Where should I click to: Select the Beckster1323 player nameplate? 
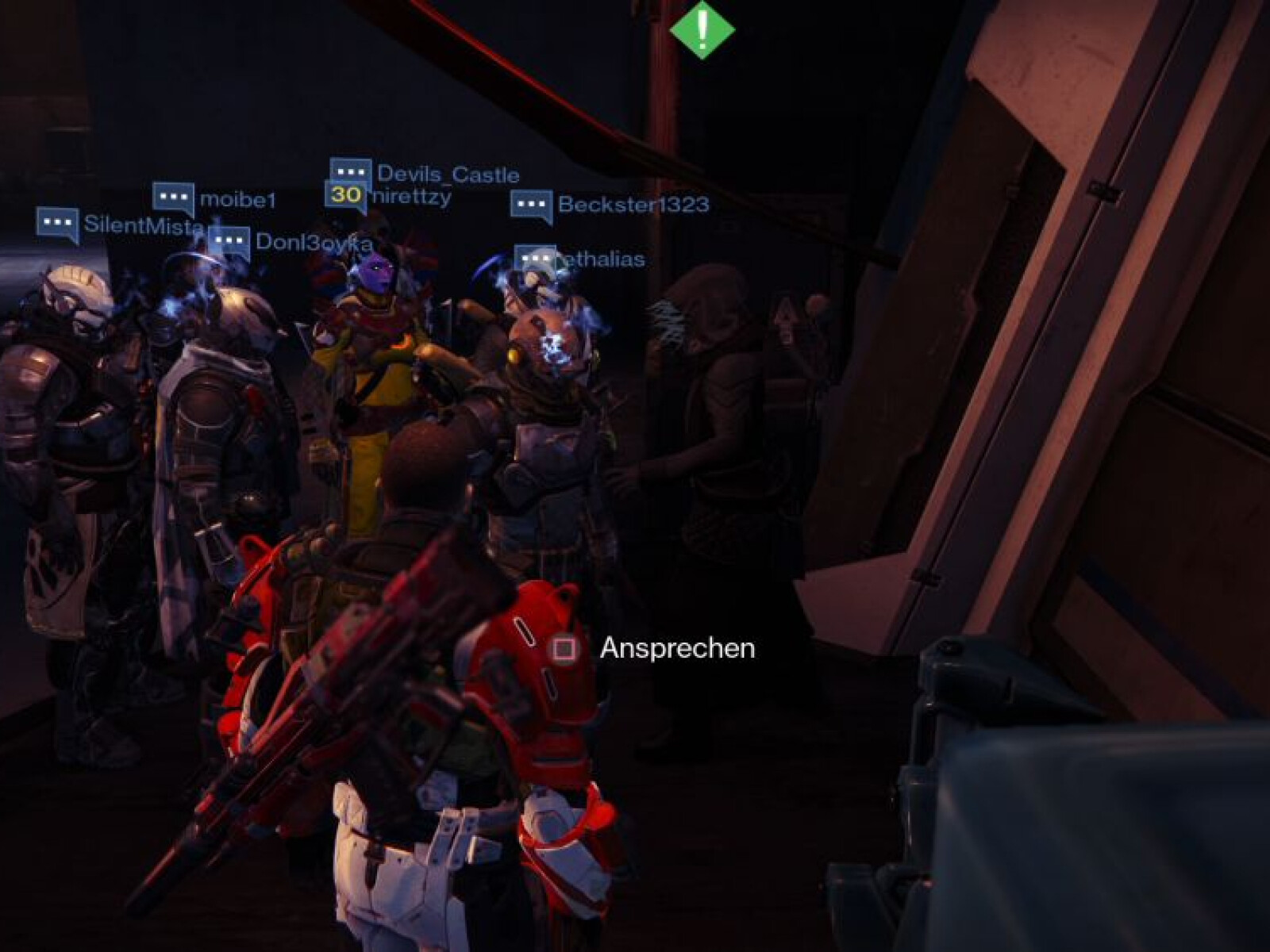pyautogui.click(x=610, y=205)
